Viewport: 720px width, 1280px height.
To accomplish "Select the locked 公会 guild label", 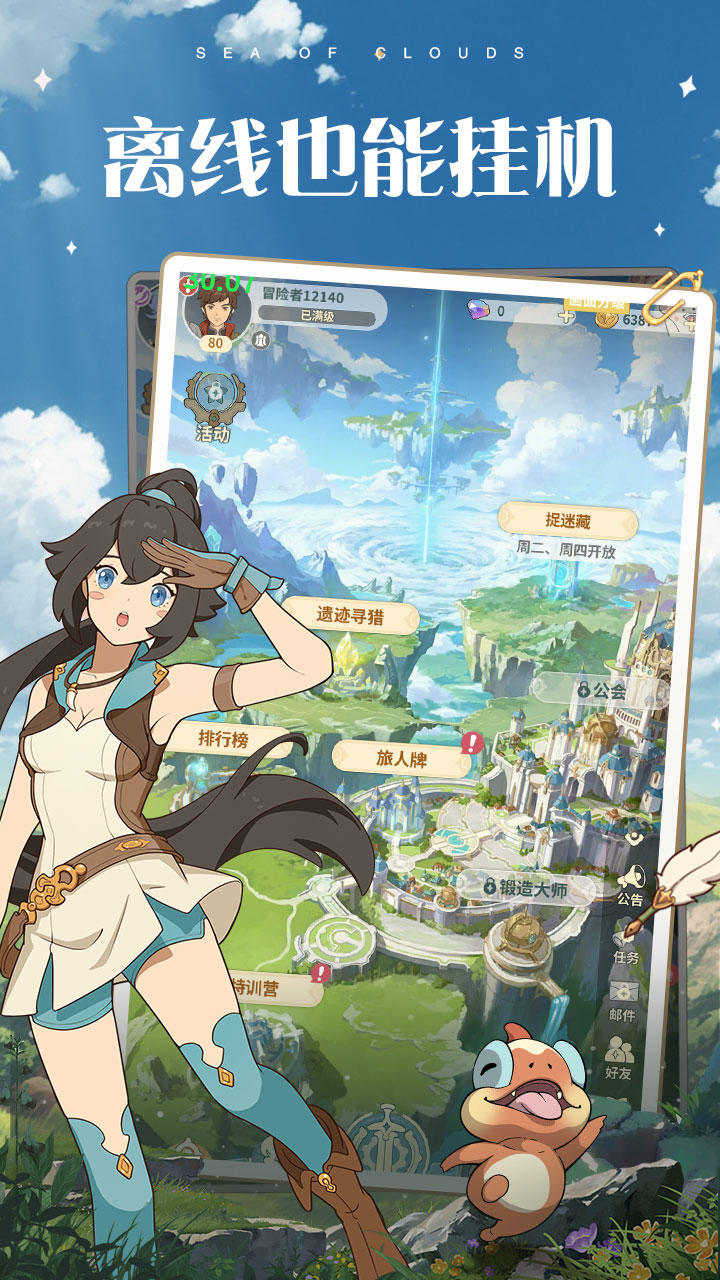I will [x=601, y=690].
